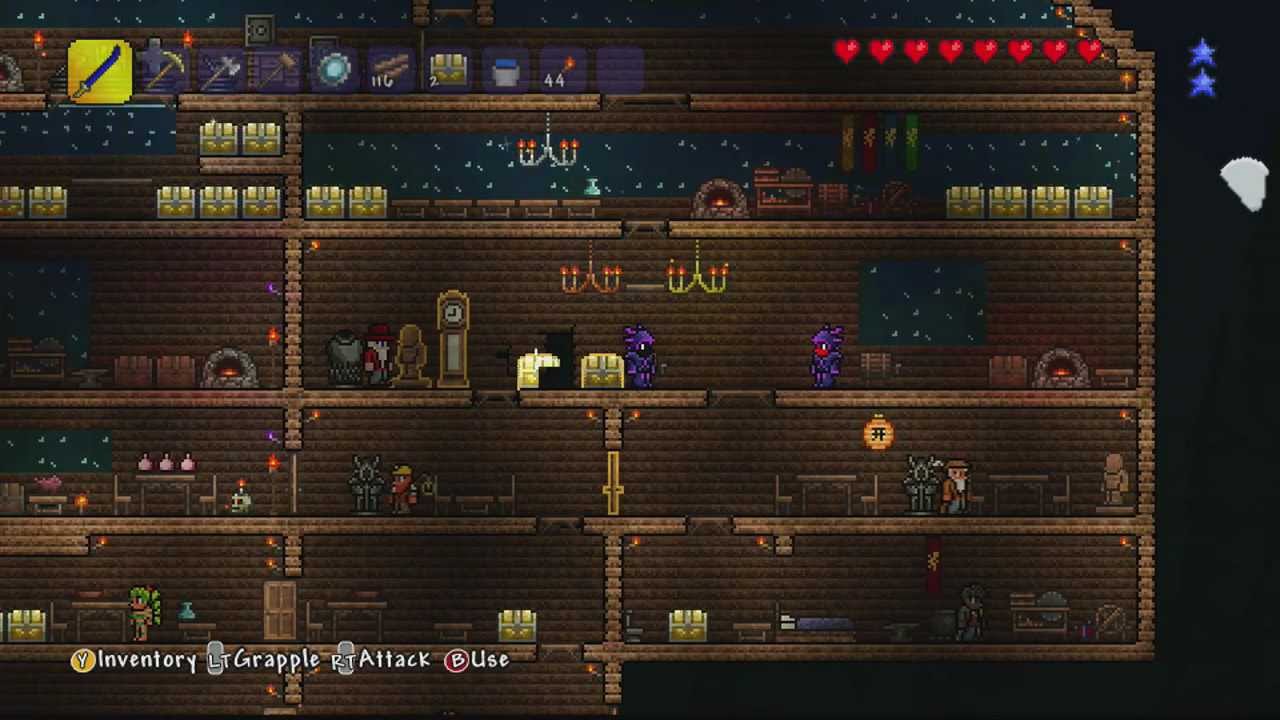Equip the hammer from the hotbar

[277, 70]
